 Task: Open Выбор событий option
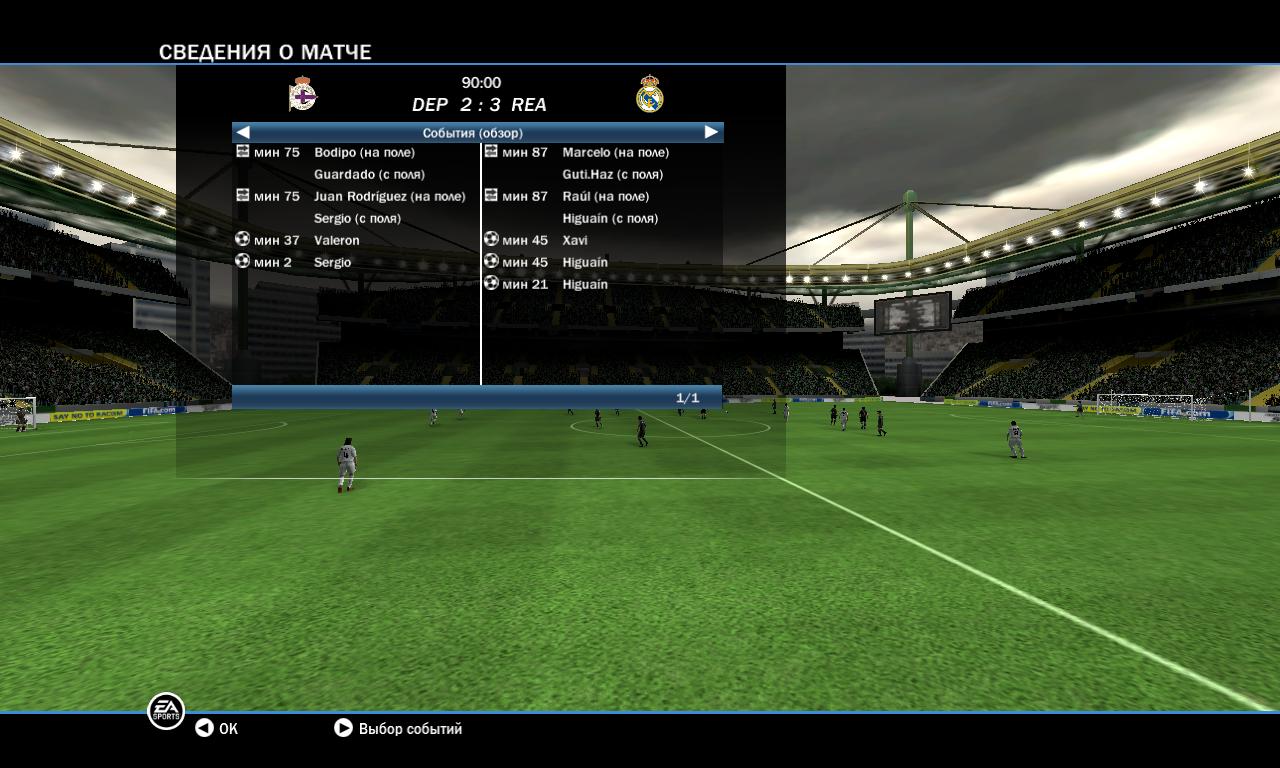[398, 729]
